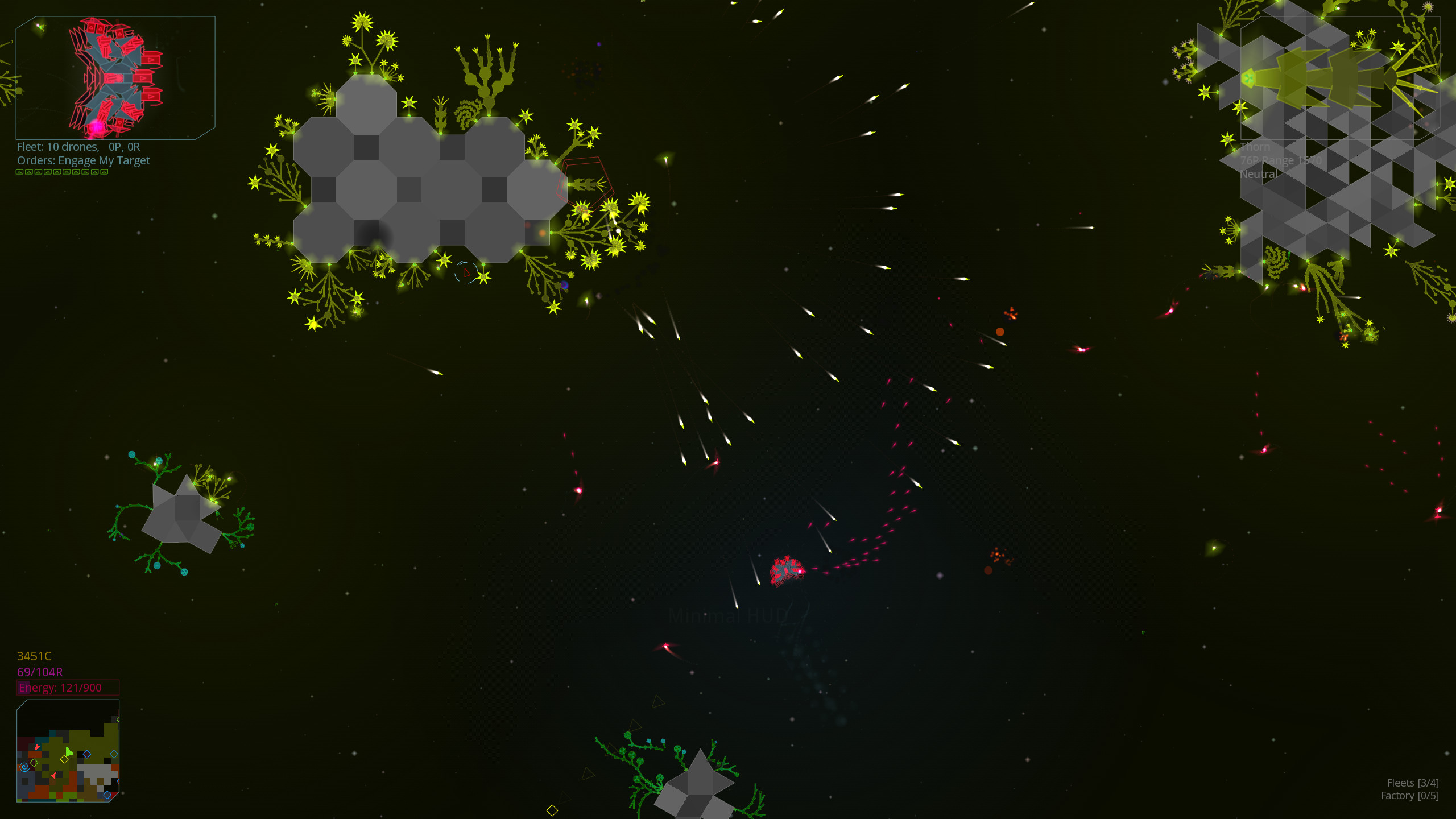Select the first drone icon in the fleet bar
This screenshot has height=819, width=1456.
tap(20, 172)
